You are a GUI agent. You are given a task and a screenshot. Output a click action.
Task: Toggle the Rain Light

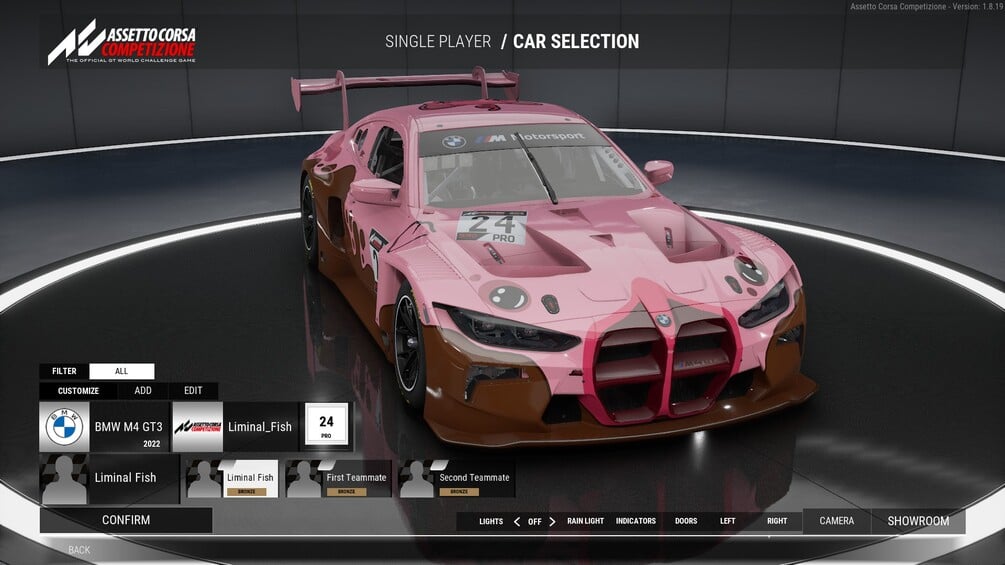coord(585,521)
